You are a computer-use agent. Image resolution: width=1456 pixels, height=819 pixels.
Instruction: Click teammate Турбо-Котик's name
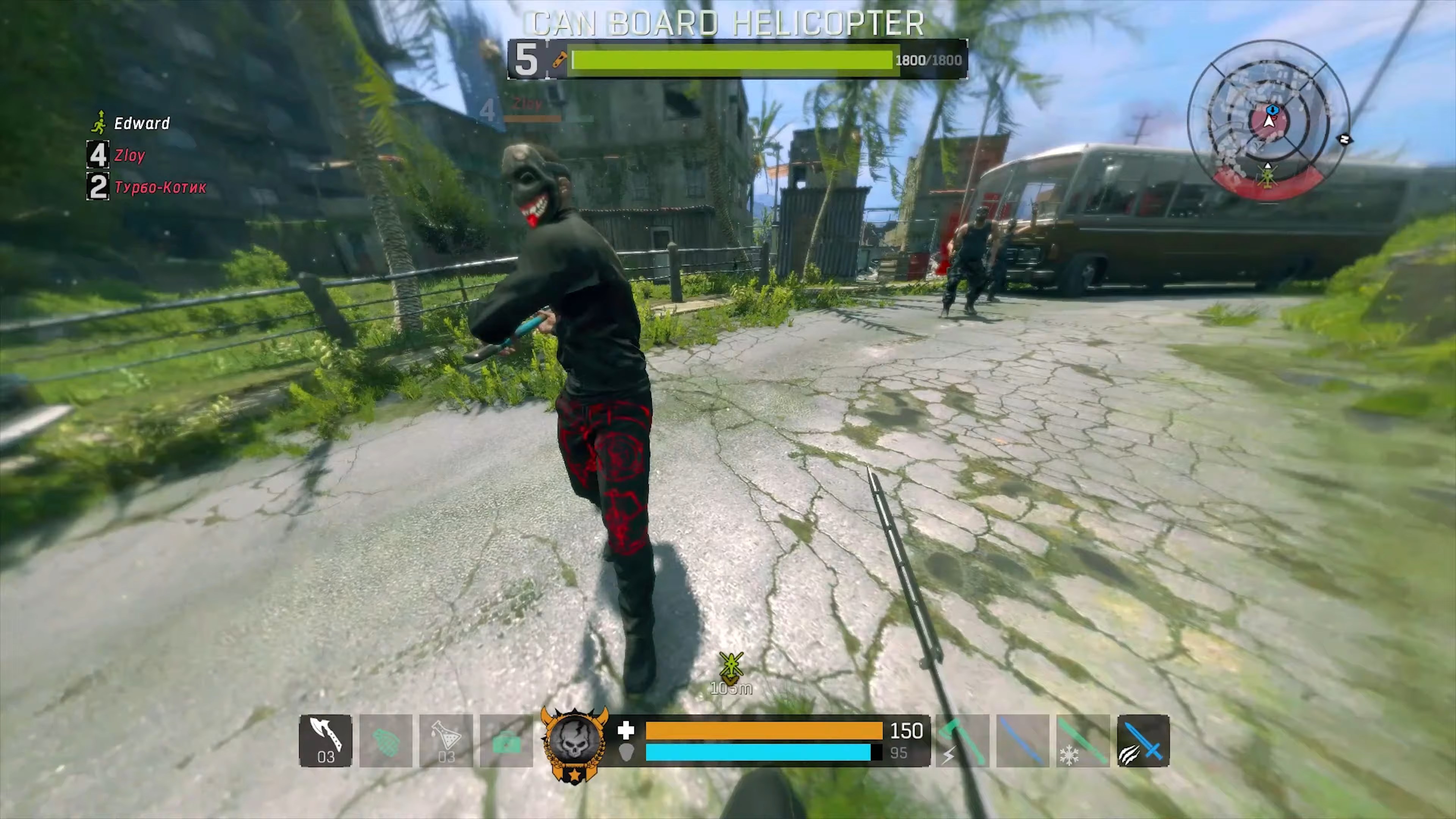(x=160, y=187)
